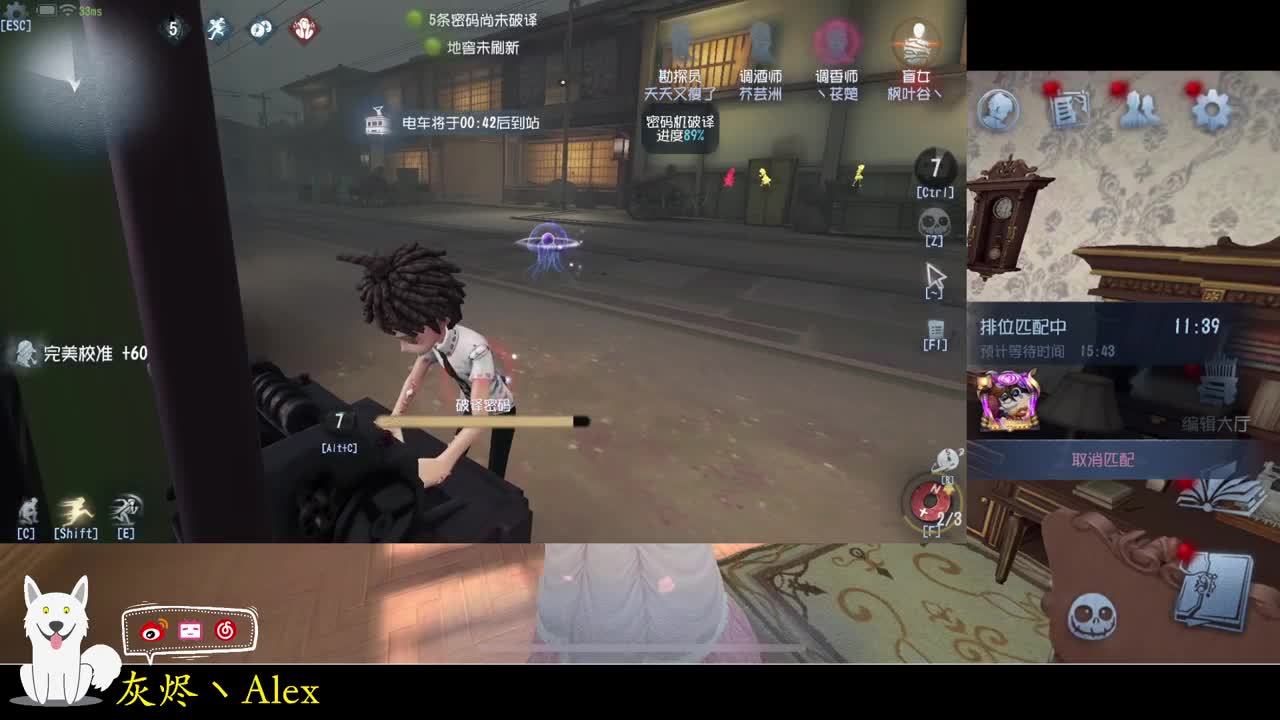Open the message notepad [F1] icon
This screenshot has height=720, width=1280.
coord(935,327)
